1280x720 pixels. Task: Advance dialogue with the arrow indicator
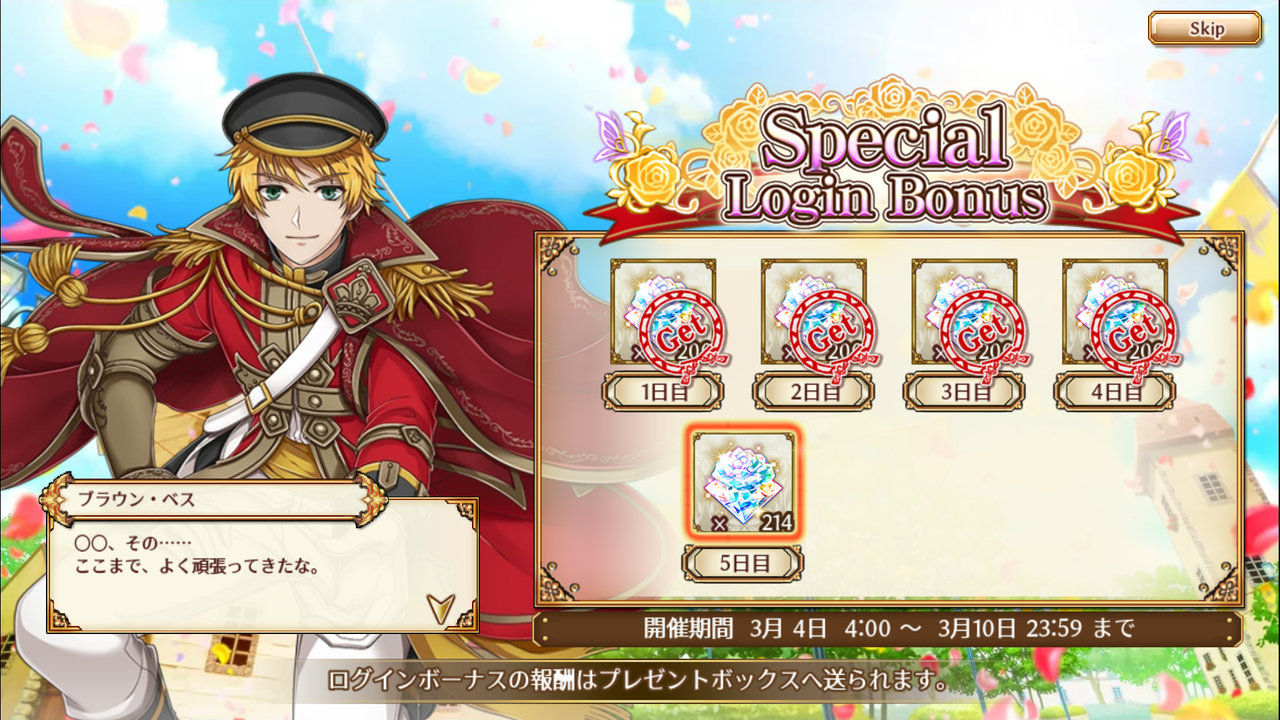pyautogui.click(x=438, y=606)
